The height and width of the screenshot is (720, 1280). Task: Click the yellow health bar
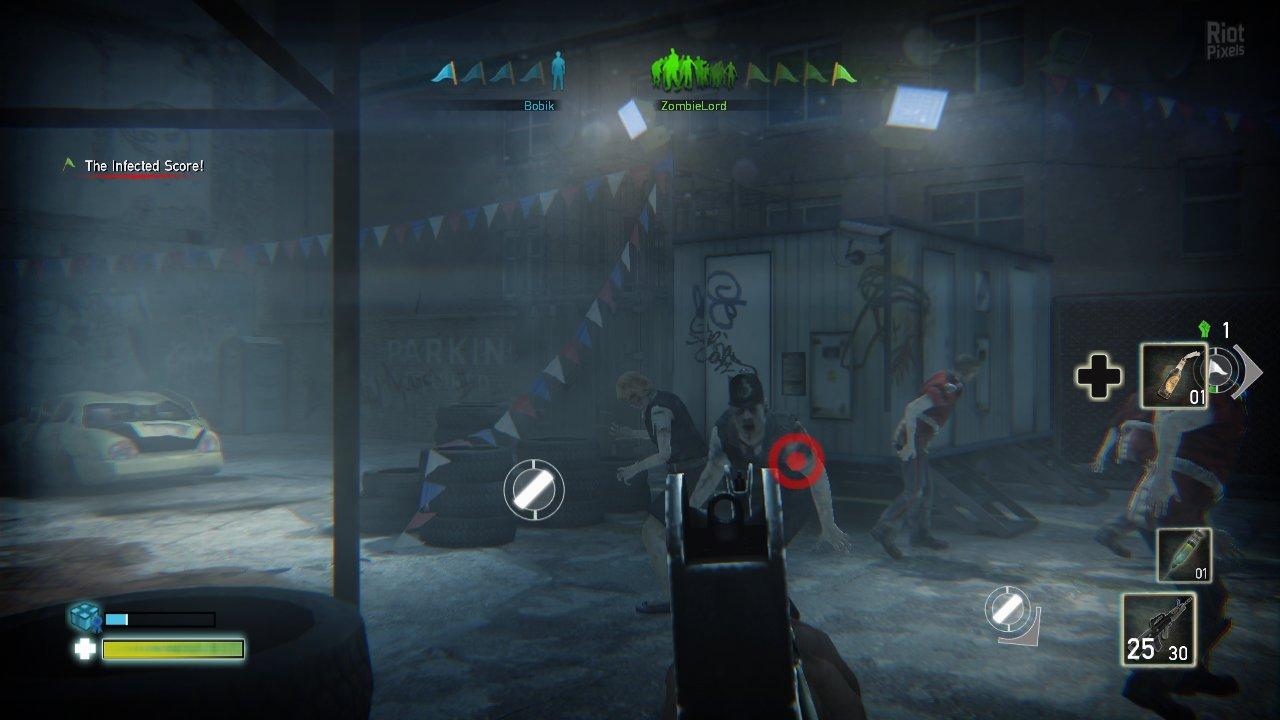click(172, 650)
